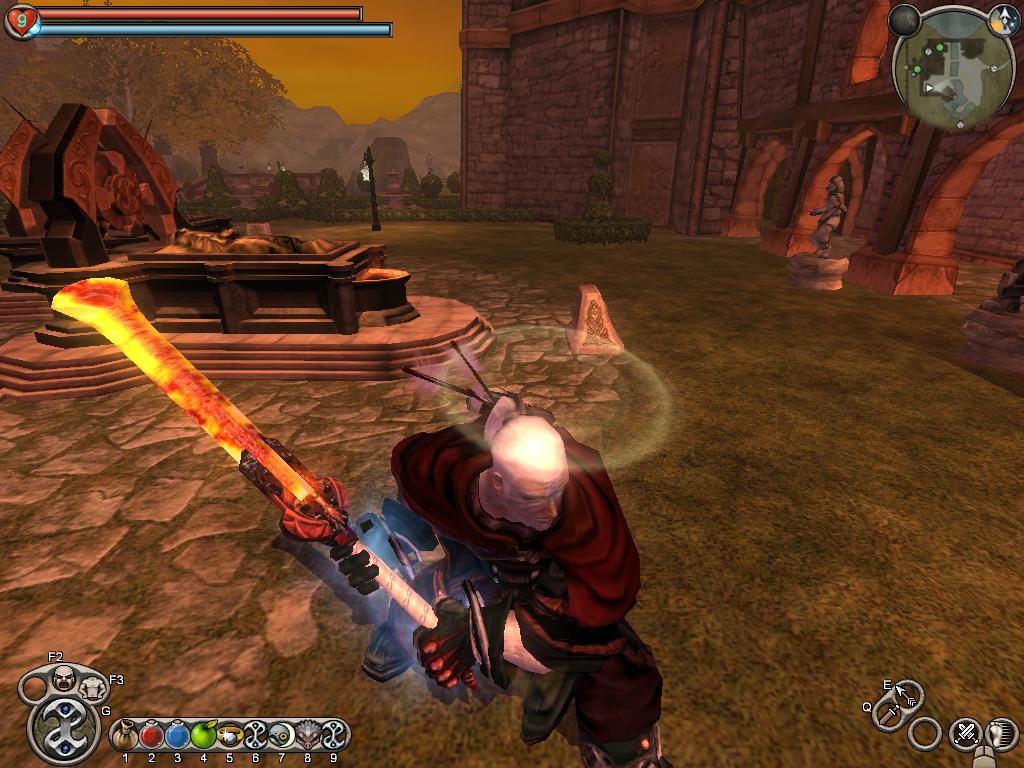Image resolution: width=1024 pixels, height=768 pixels.
Task: Click the crossed swords attack icon
Action: pos(965,734)
